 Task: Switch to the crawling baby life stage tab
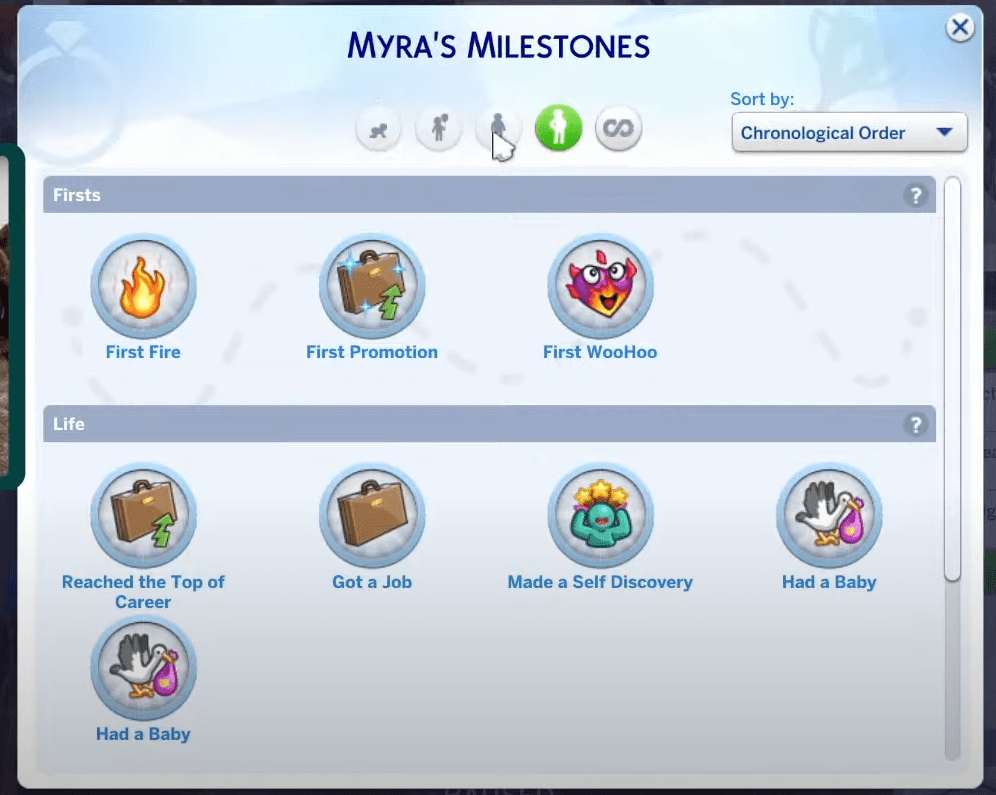[x=379, y=129]
